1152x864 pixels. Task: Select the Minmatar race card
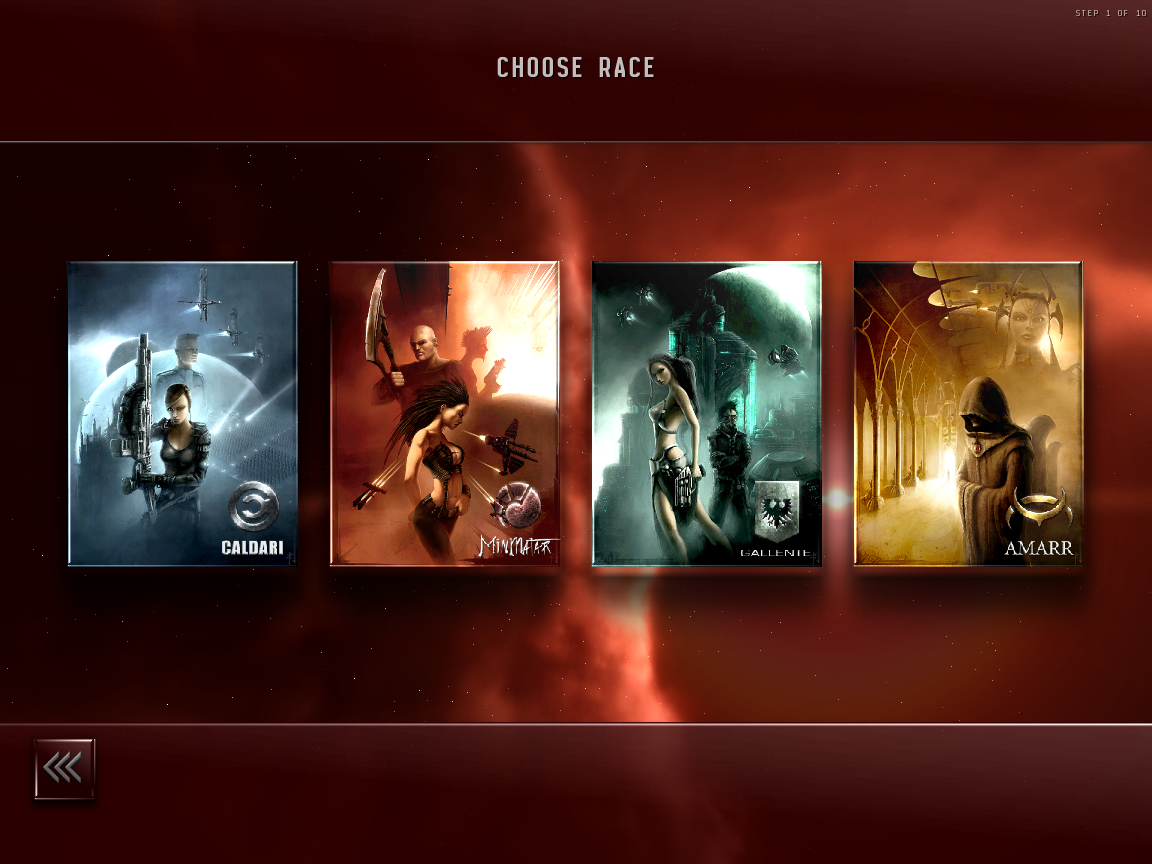[444, 413]
